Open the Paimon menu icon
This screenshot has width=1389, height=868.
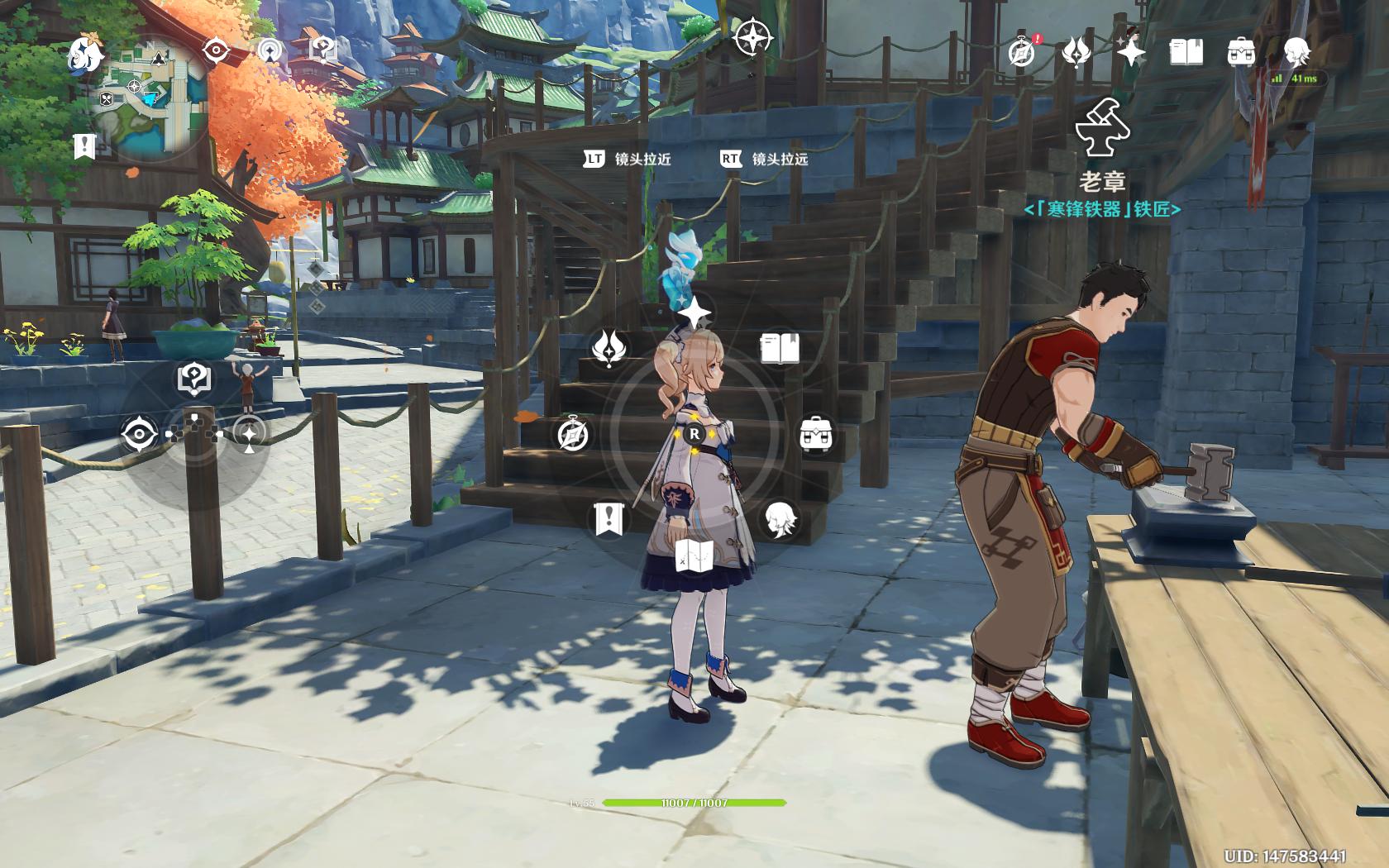[x=86, y=55]
